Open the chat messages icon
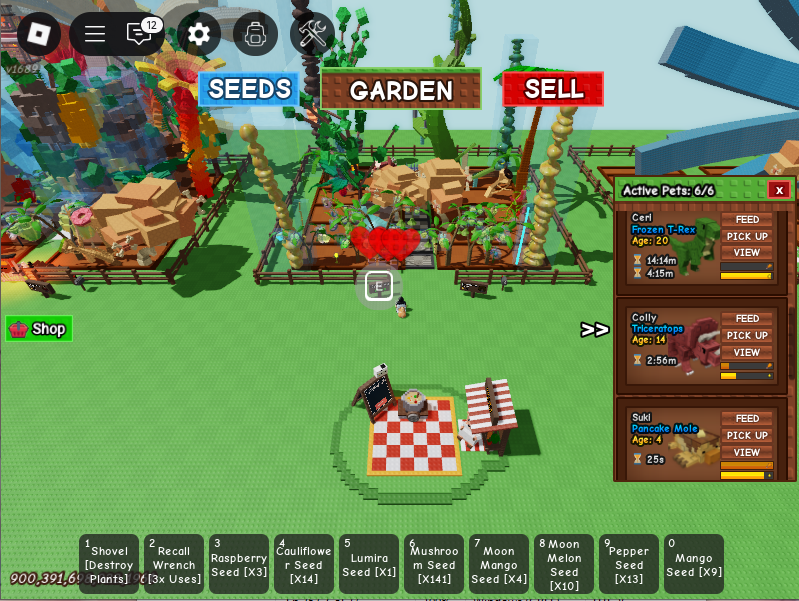Screen dimensions: 799x601 click(139, 33)
